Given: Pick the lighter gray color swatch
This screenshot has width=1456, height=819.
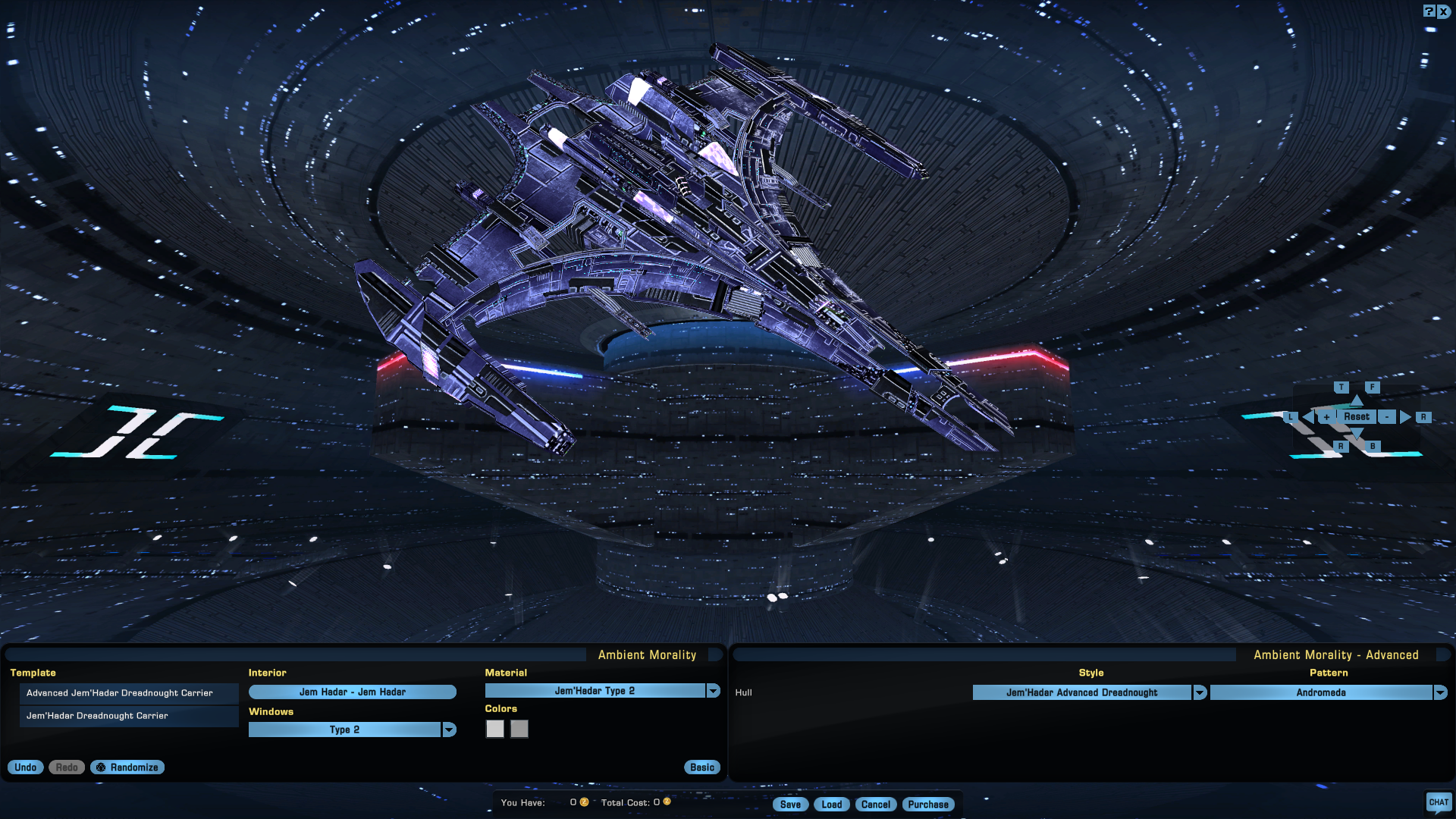Looking at the screenshot, I should click(494, 729).
